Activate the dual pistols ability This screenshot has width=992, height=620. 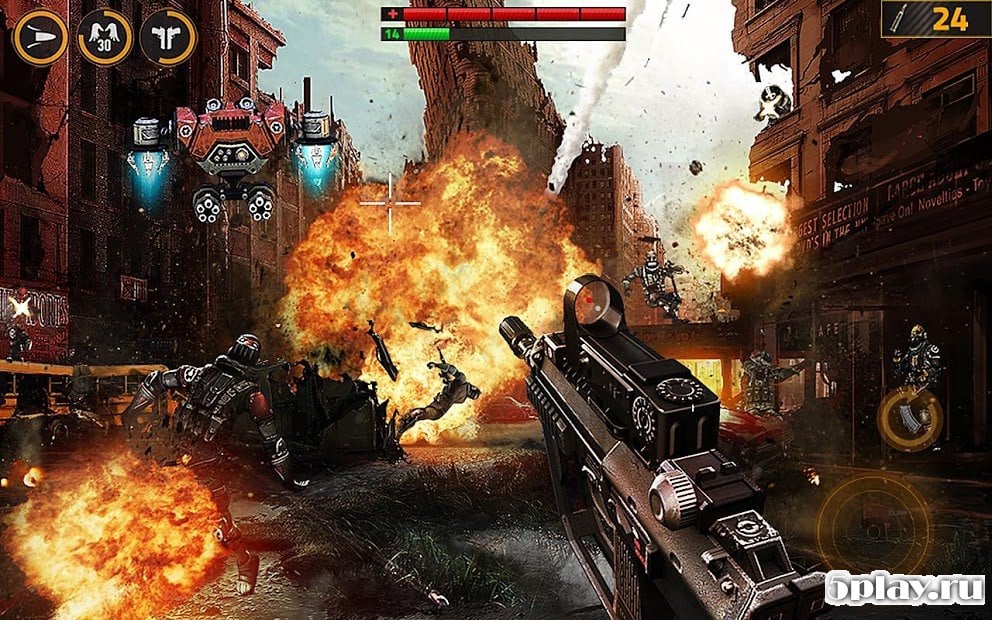[x=168, y=38]
